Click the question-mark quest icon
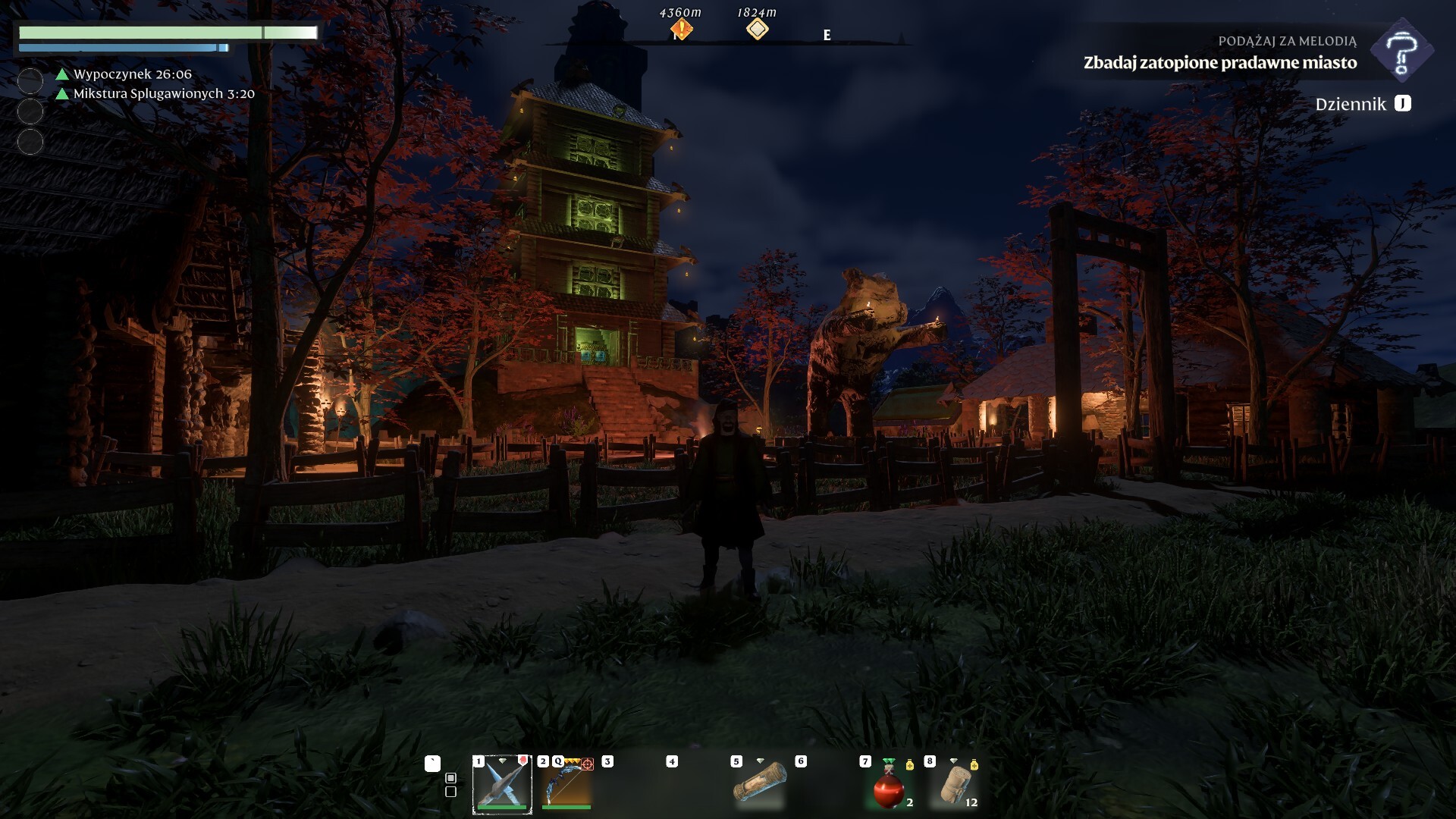1456x819 pixels. (1402, 52)
